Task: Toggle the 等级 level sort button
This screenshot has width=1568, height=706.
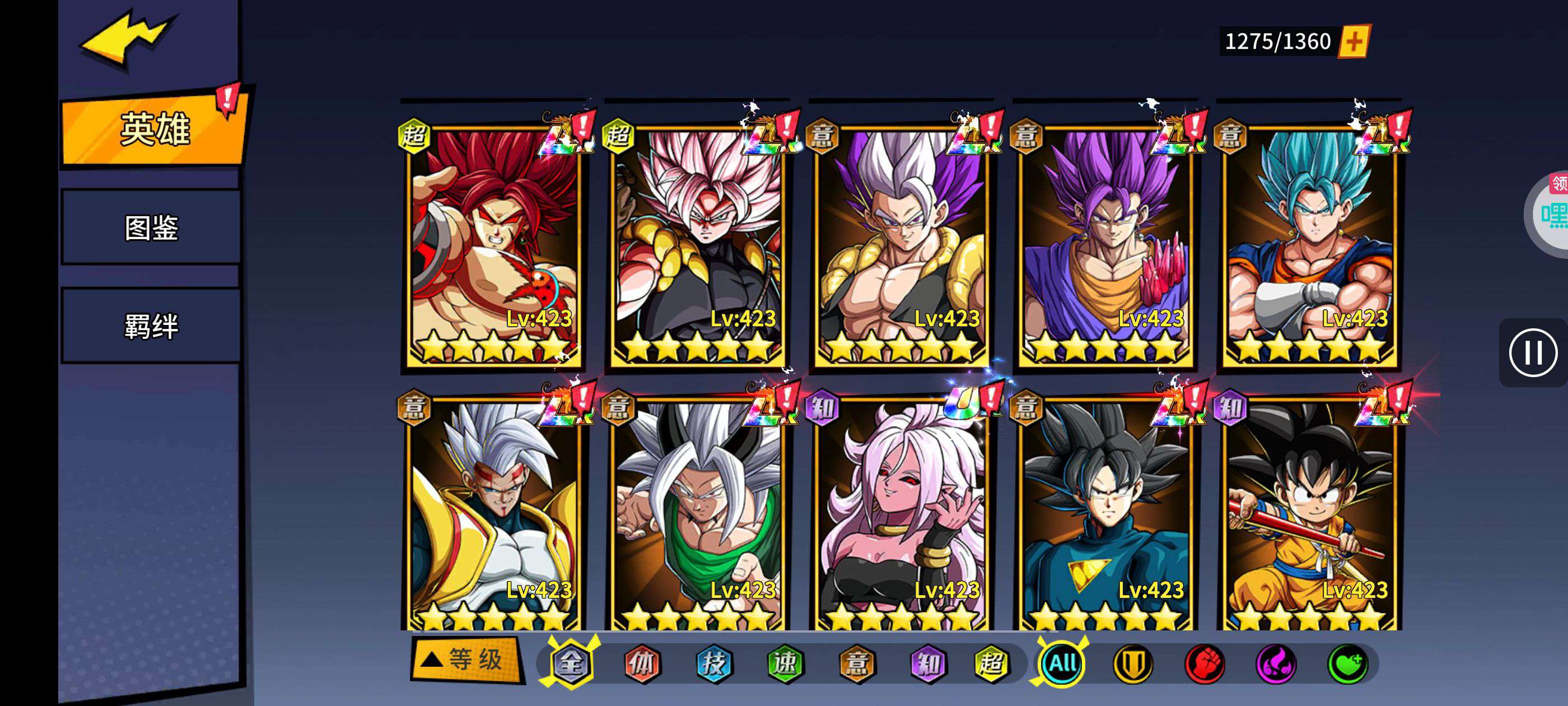Action: [466, 659]
